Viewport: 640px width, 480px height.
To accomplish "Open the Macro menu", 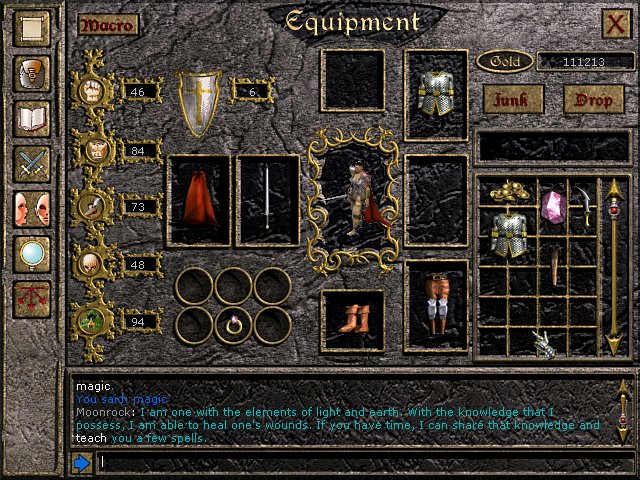I will tap(107, 25).
